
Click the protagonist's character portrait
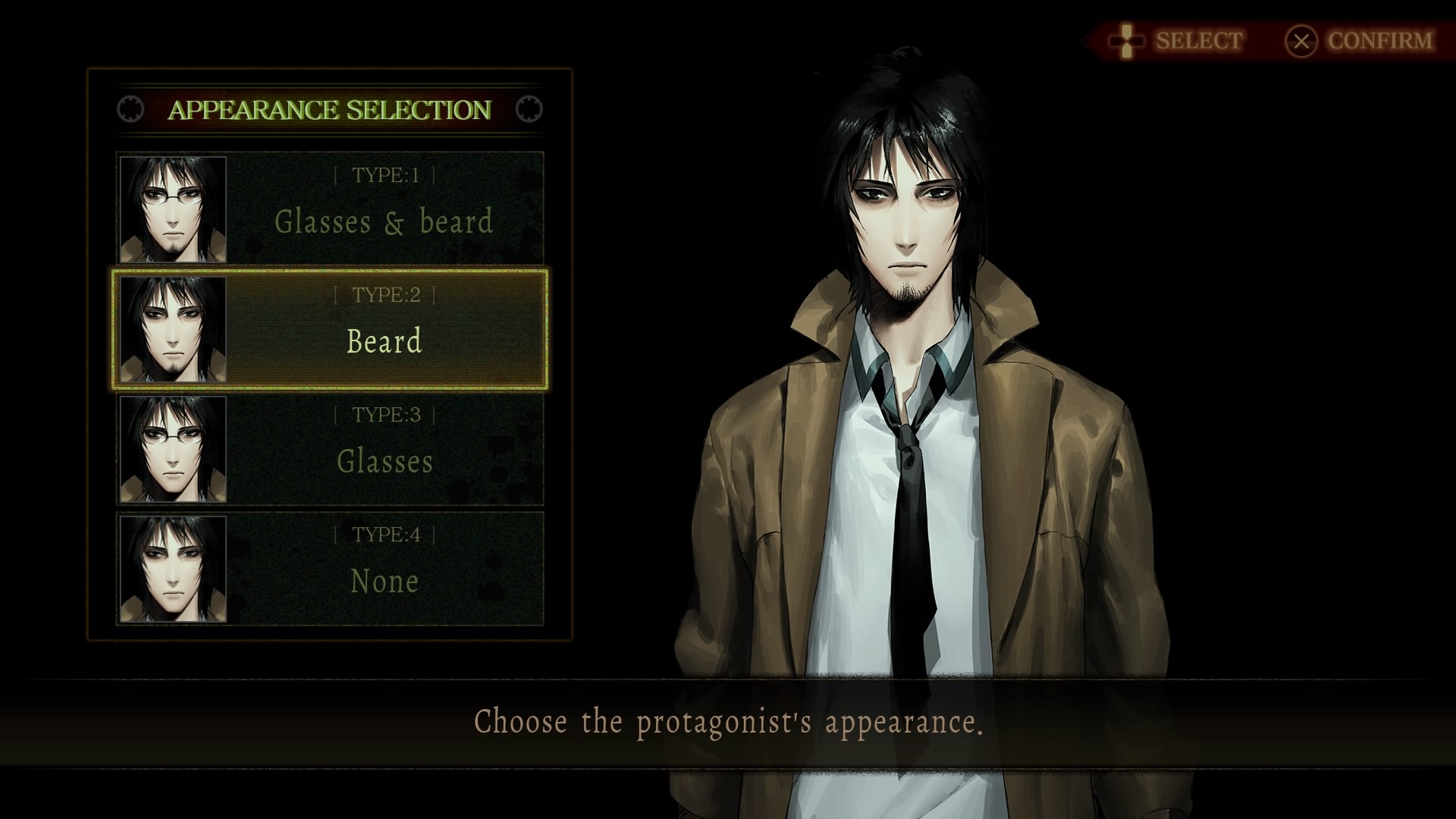(910, 341)
